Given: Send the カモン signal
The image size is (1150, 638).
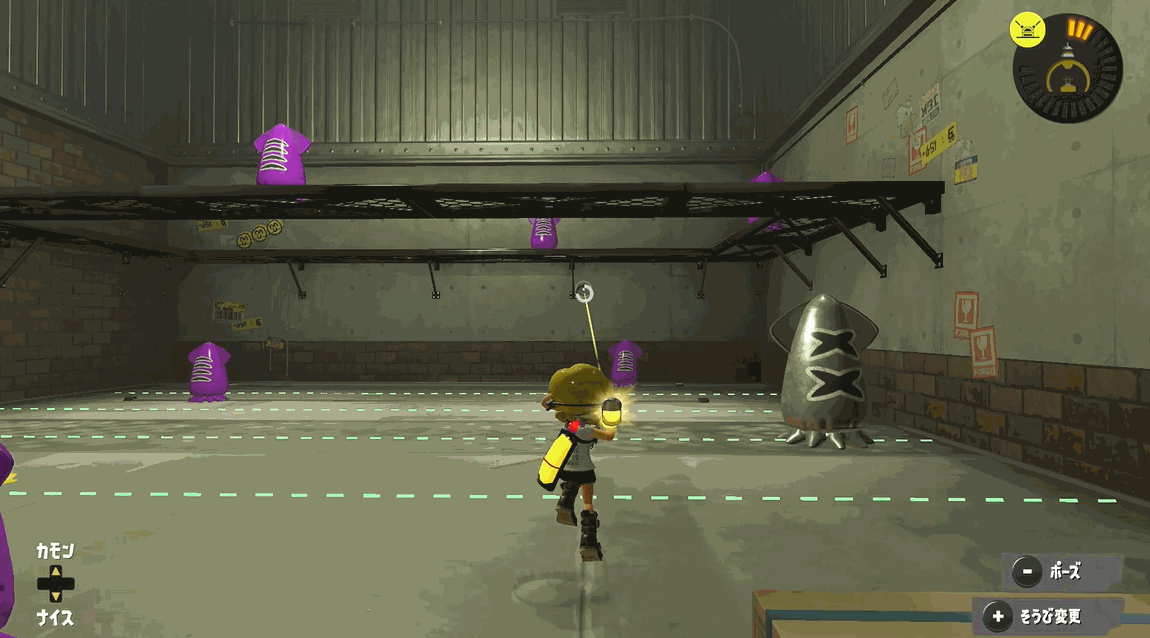Looking at the screenshot, I should coord(55,551).
